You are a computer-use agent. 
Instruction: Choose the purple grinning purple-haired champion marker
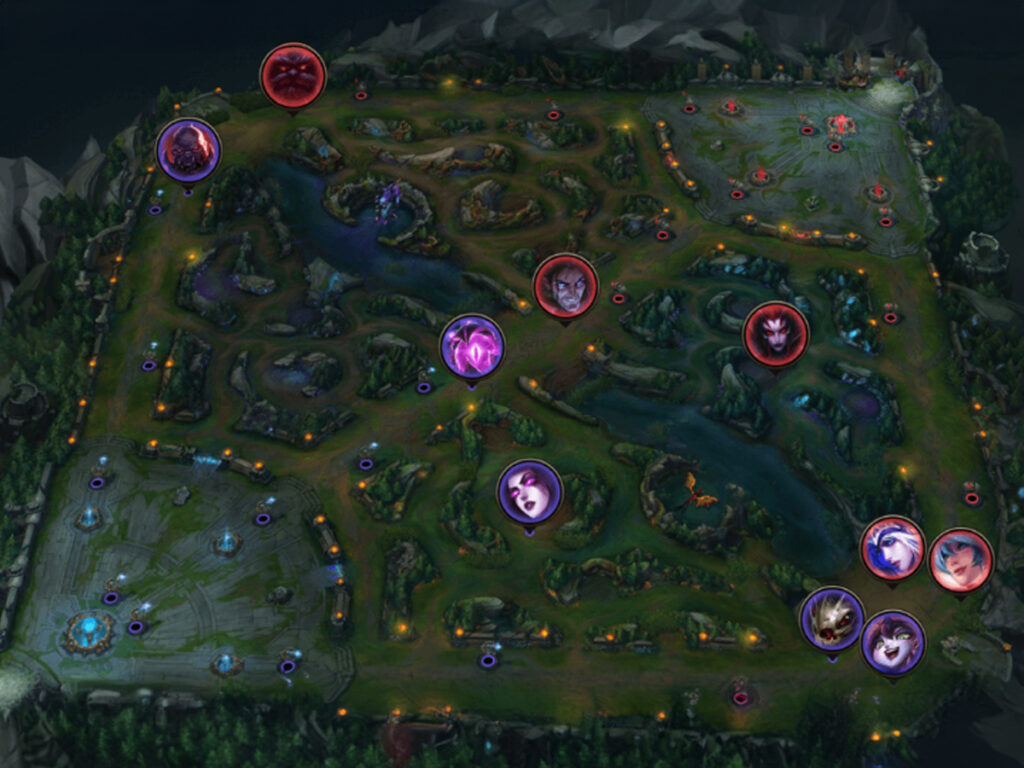pyautogui.click(x=892, y=642)
